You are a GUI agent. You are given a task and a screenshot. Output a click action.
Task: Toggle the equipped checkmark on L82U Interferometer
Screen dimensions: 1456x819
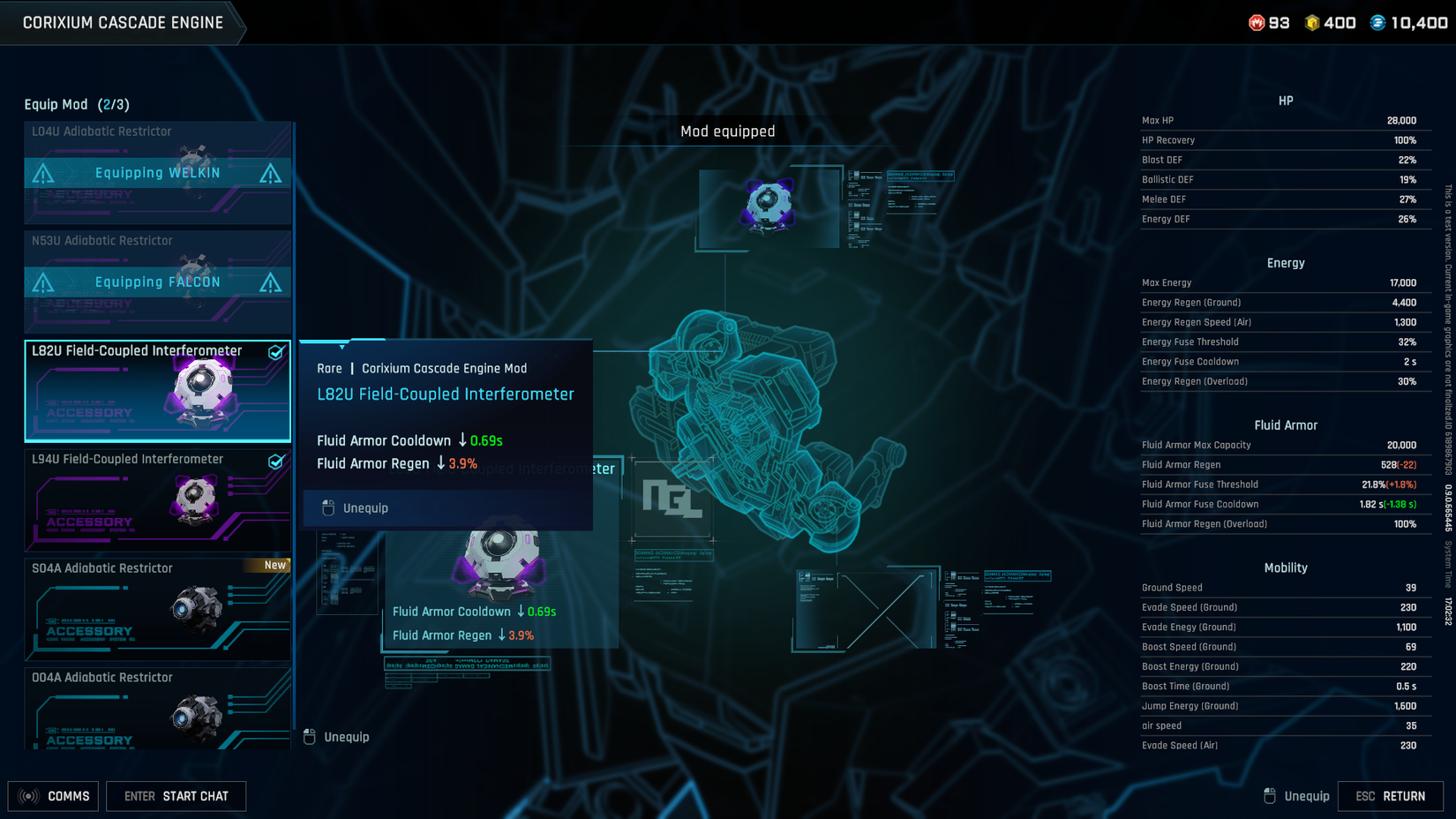point(277,351)
